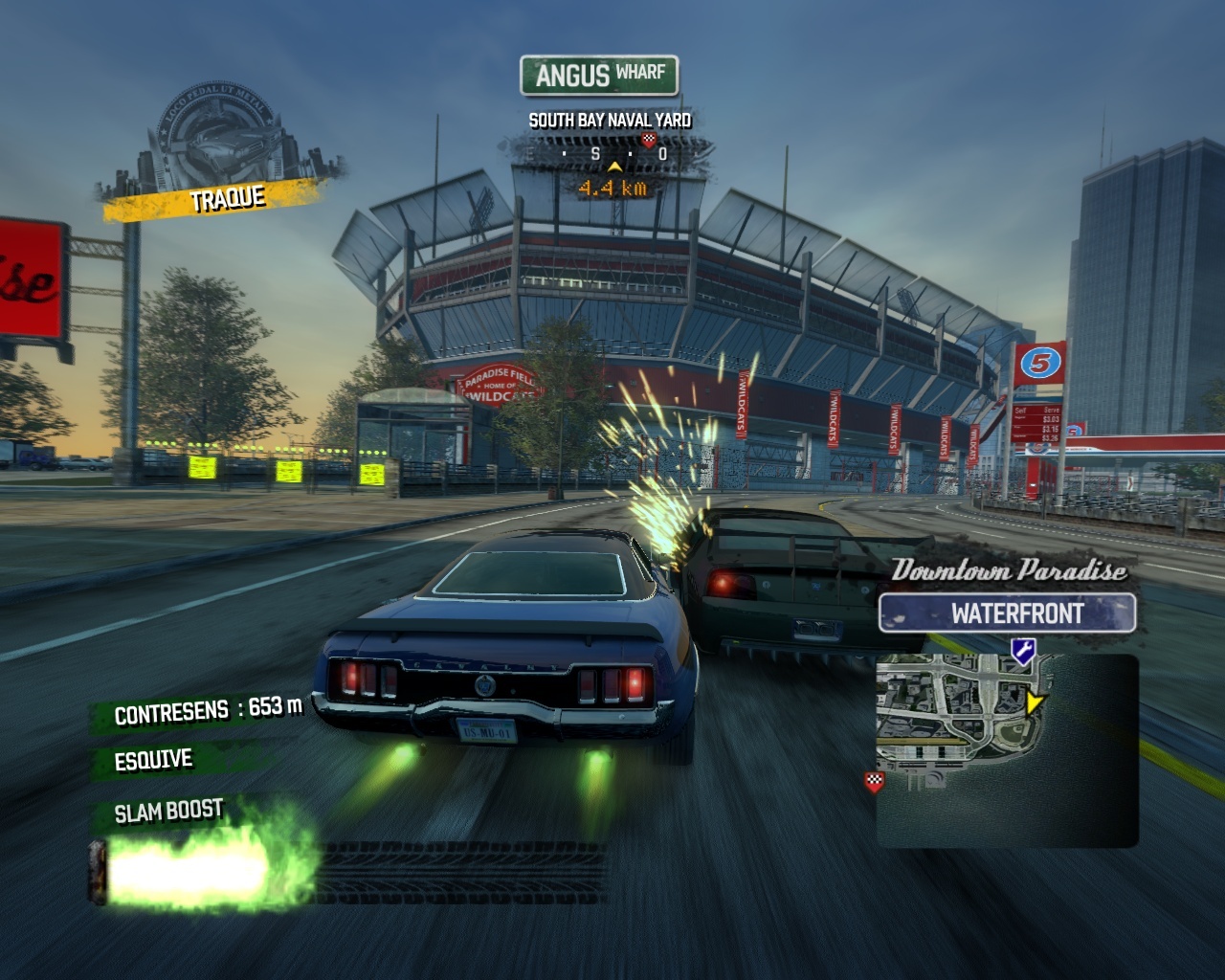Select the yellow player arrow on the minimap
The height and width of the screenshot is (980, 1225).
[x=1033, y=703]
